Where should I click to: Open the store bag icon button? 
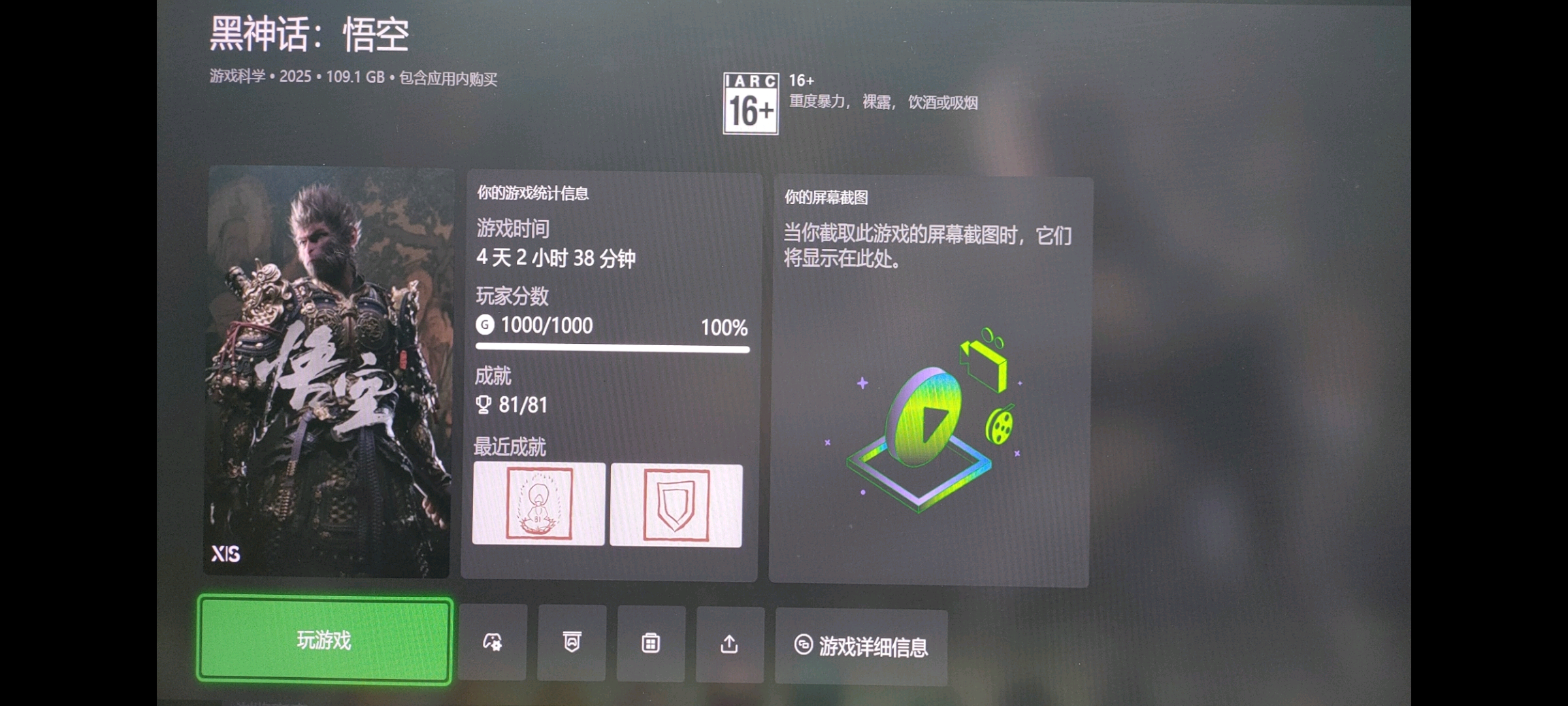click(651, 644)
